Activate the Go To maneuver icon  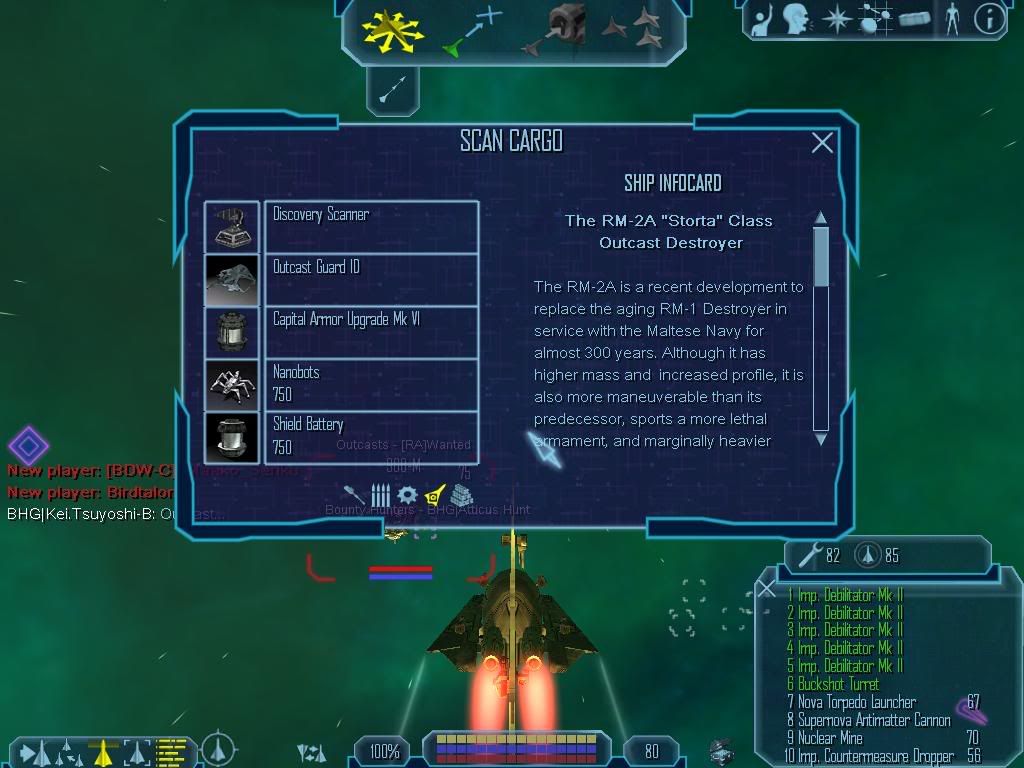coord(471,29)
